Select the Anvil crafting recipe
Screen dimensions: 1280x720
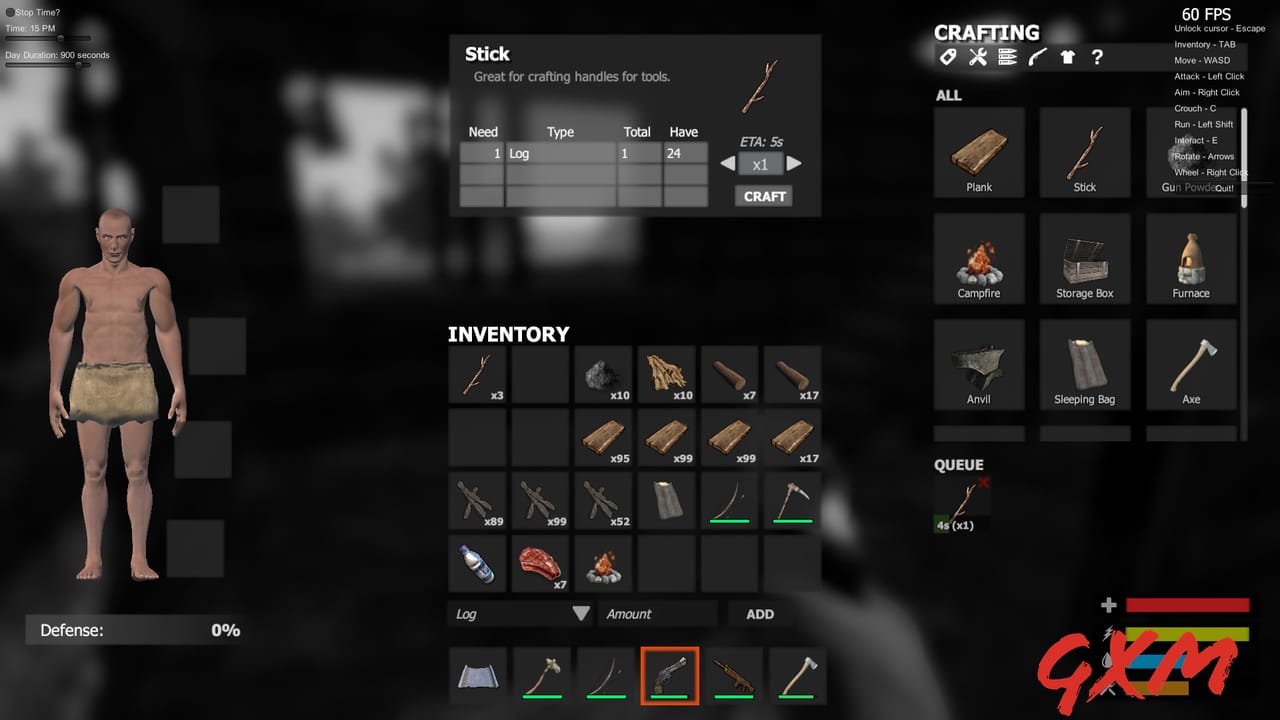[x=979, y=364]
